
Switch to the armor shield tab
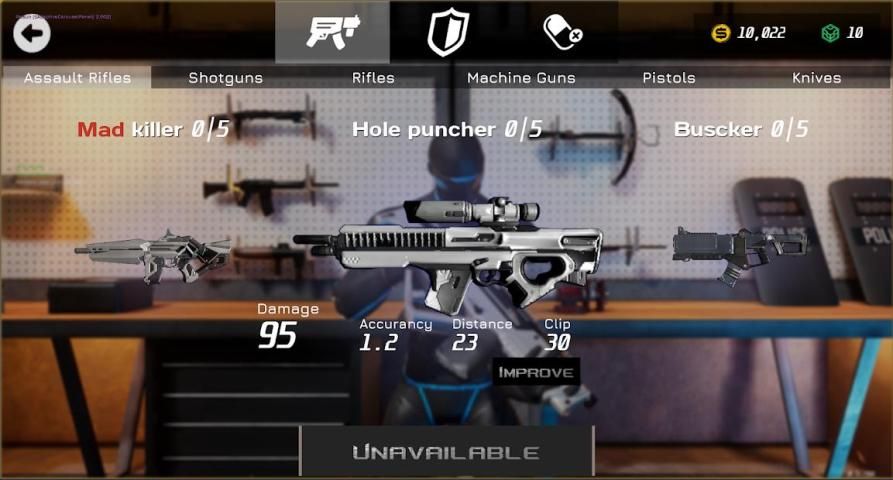click(447, 32)
